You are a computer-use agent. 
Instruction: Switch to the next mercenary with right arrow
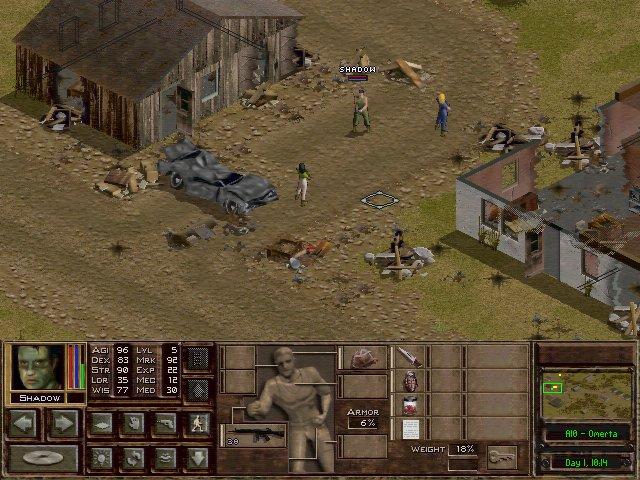click(x=64, y=423)
